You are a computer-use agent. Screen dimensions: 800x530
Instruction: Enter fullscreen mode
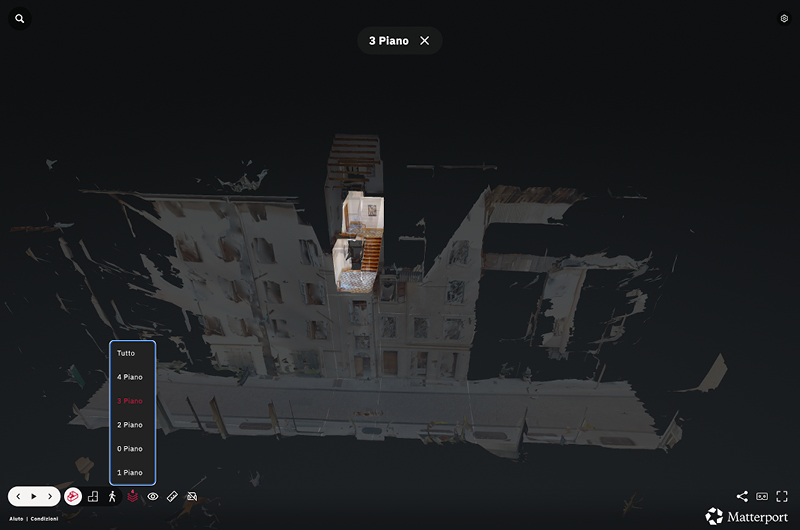(782, 496)
